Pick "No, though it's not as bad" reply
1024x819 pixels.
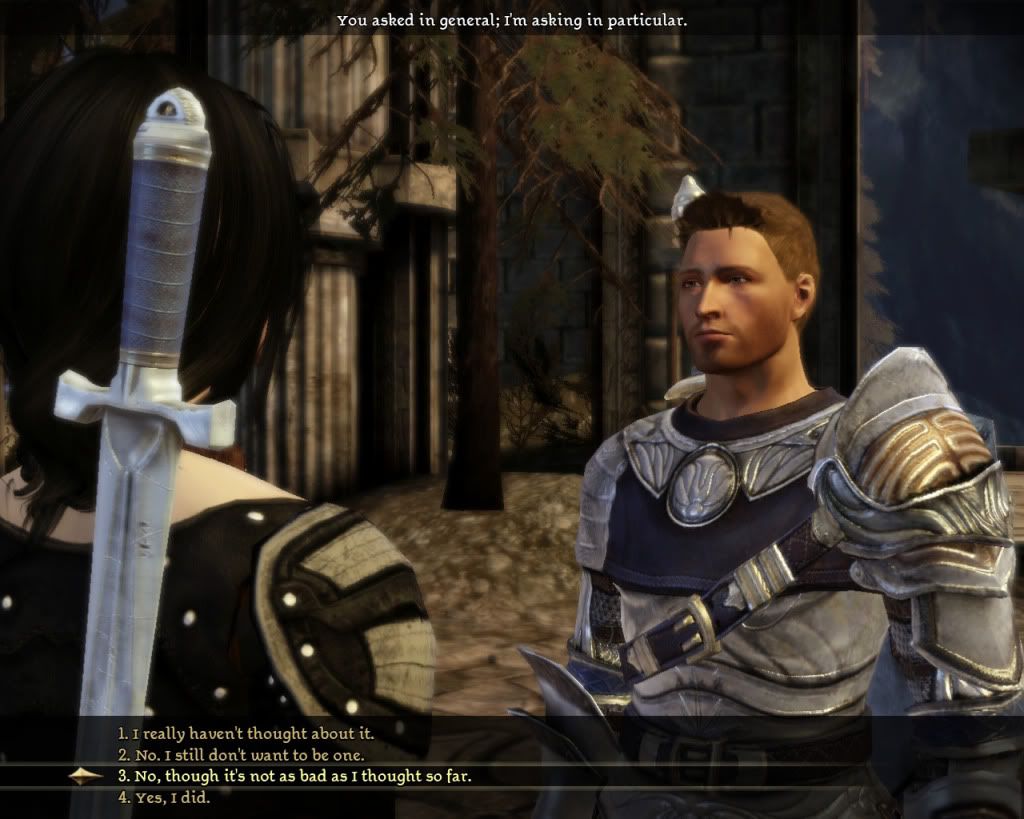[x=294, y=776]
